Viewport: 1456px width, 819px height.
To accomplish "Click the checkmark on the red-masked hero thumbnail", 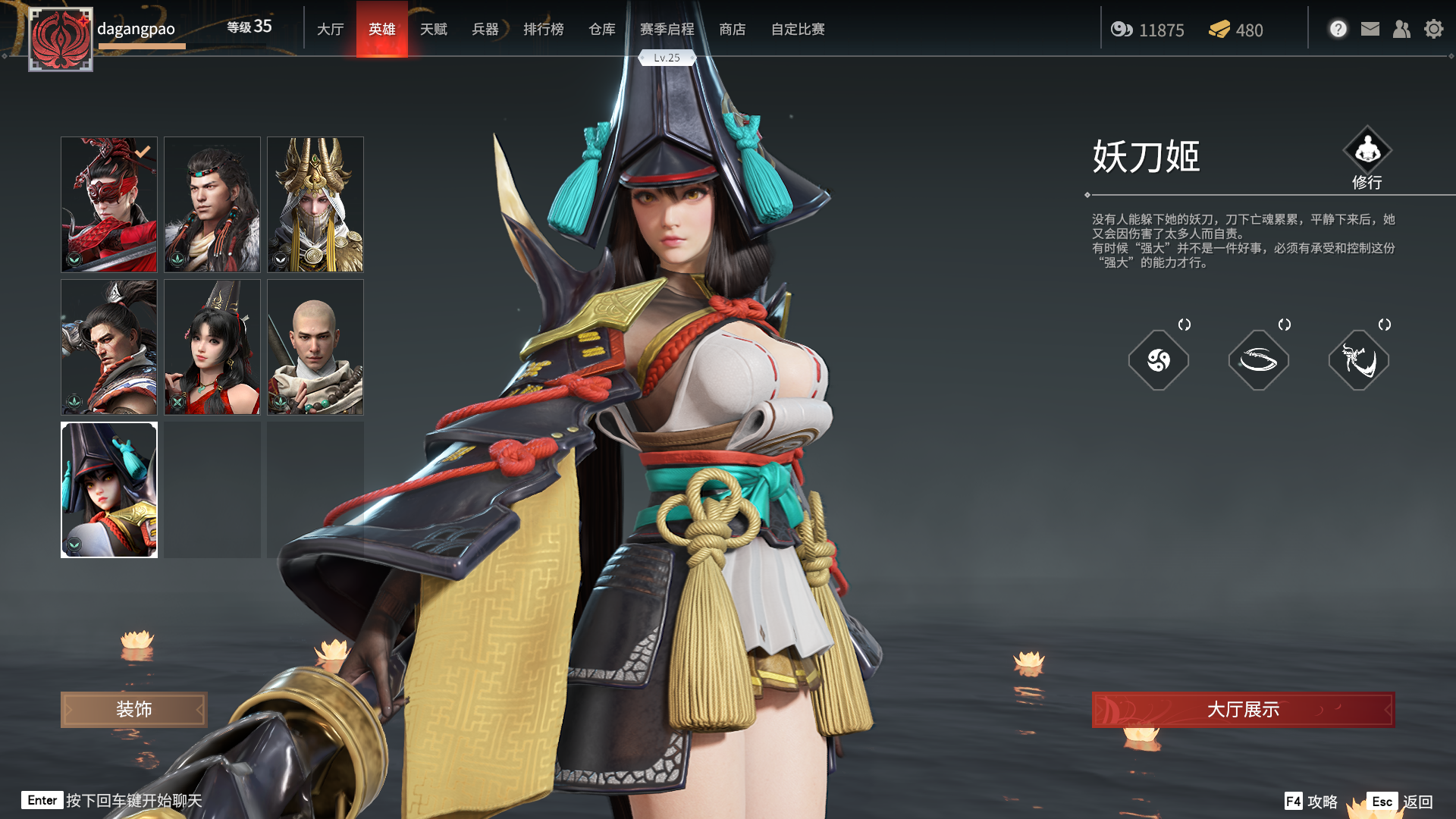I will pyautogui.click(x=141, y=152).
